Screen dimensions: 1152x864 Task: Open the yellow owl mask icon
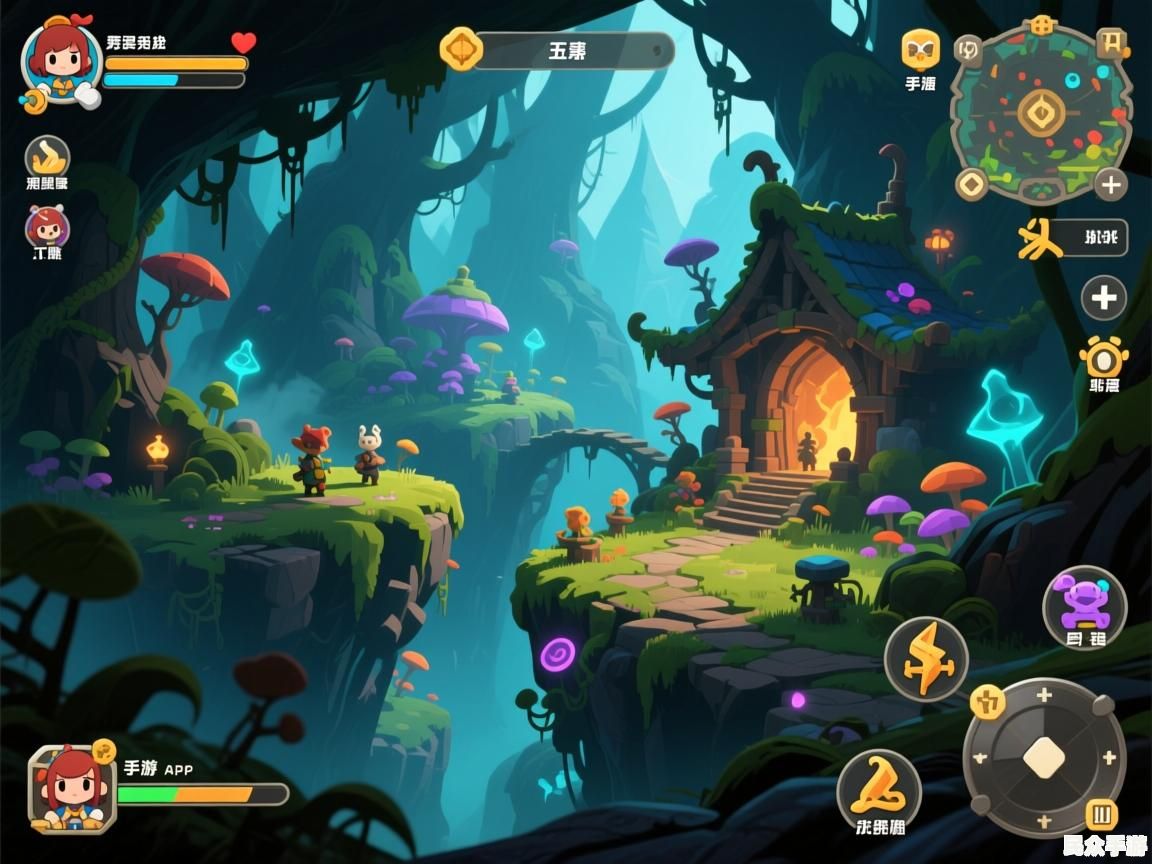pos(920,49)
